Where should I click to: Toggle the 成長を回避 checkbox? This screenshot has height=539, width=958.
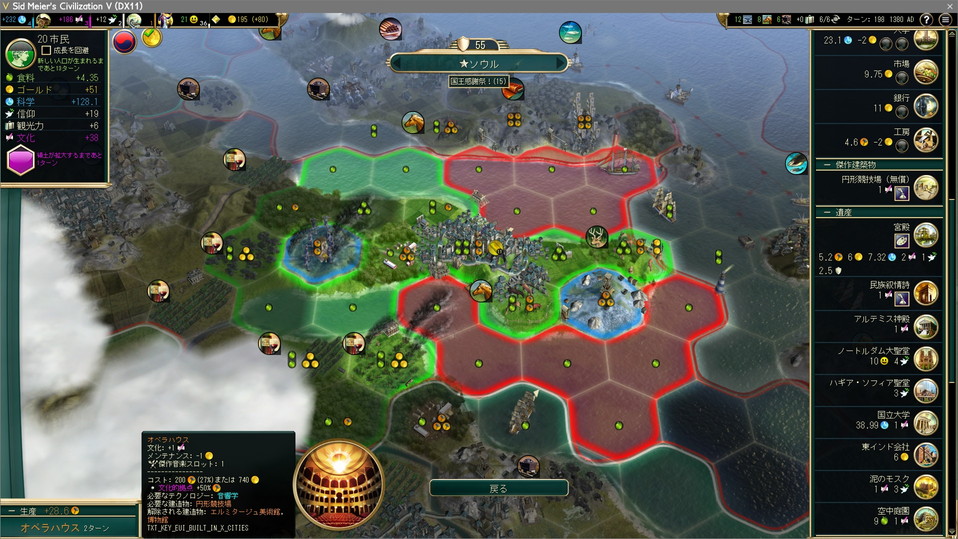[x=47, y=50]
